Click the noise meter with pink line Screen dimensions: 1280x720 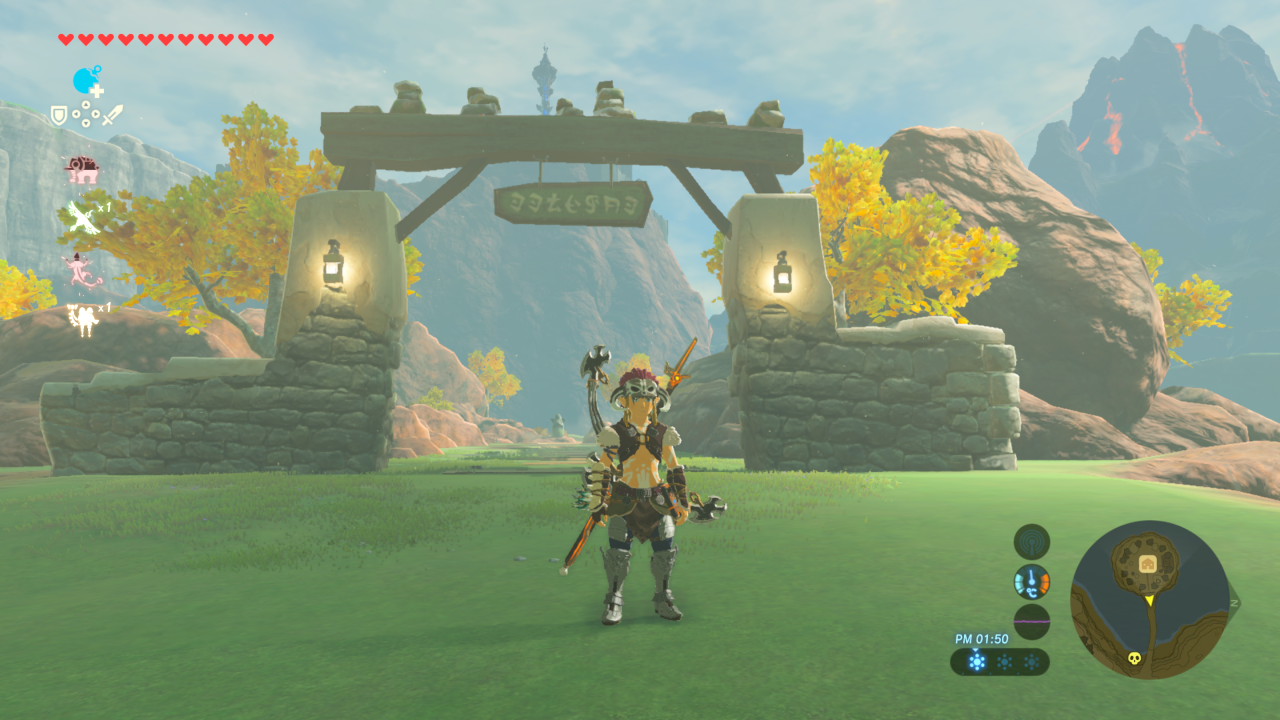tap(1031, 621)
